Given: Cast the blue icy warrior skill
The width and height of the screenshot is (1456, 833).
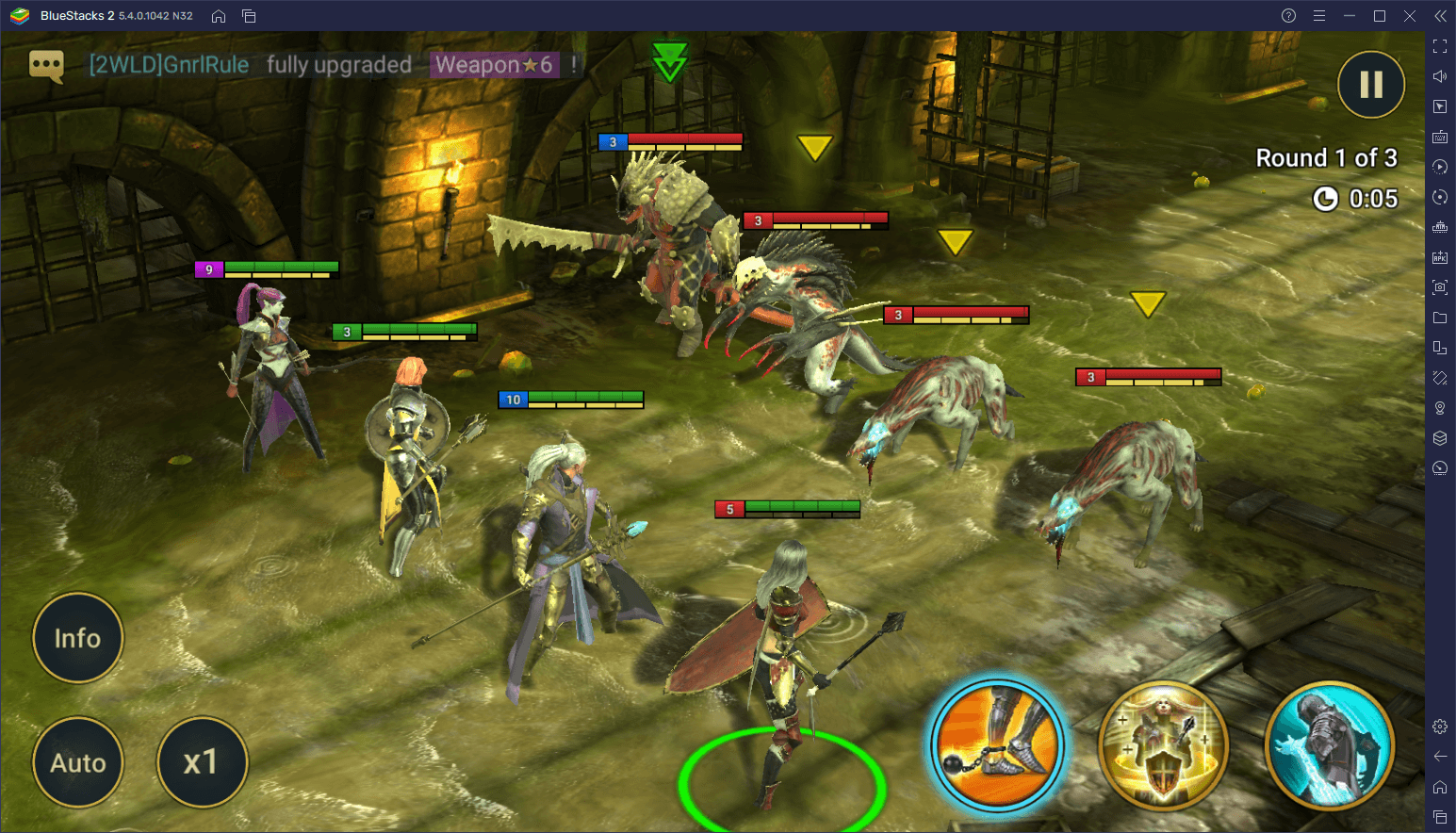Looking at the screenshot, I should click(x=1330, y=745).
